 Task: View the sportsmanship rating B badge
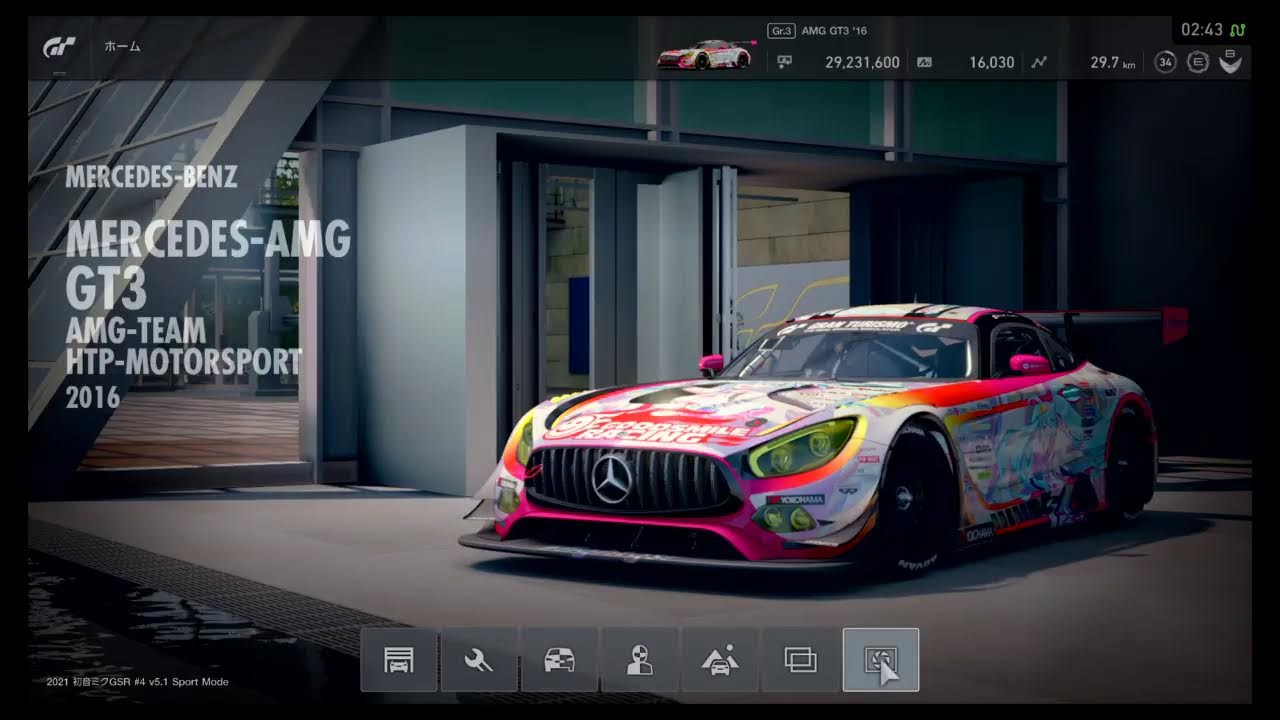[x=1230, y=62]
